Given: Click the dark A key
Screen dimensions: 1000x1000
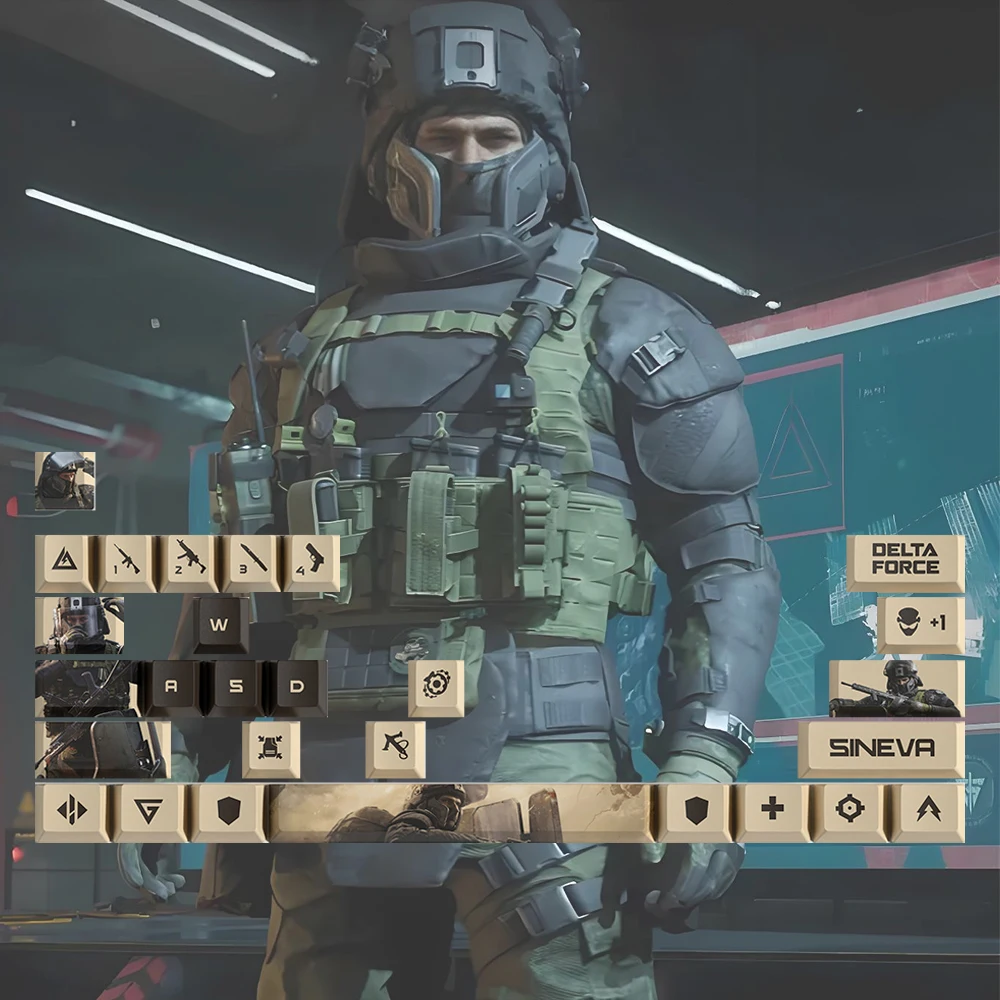Looking at the screenshot, I should click(171, 688).
